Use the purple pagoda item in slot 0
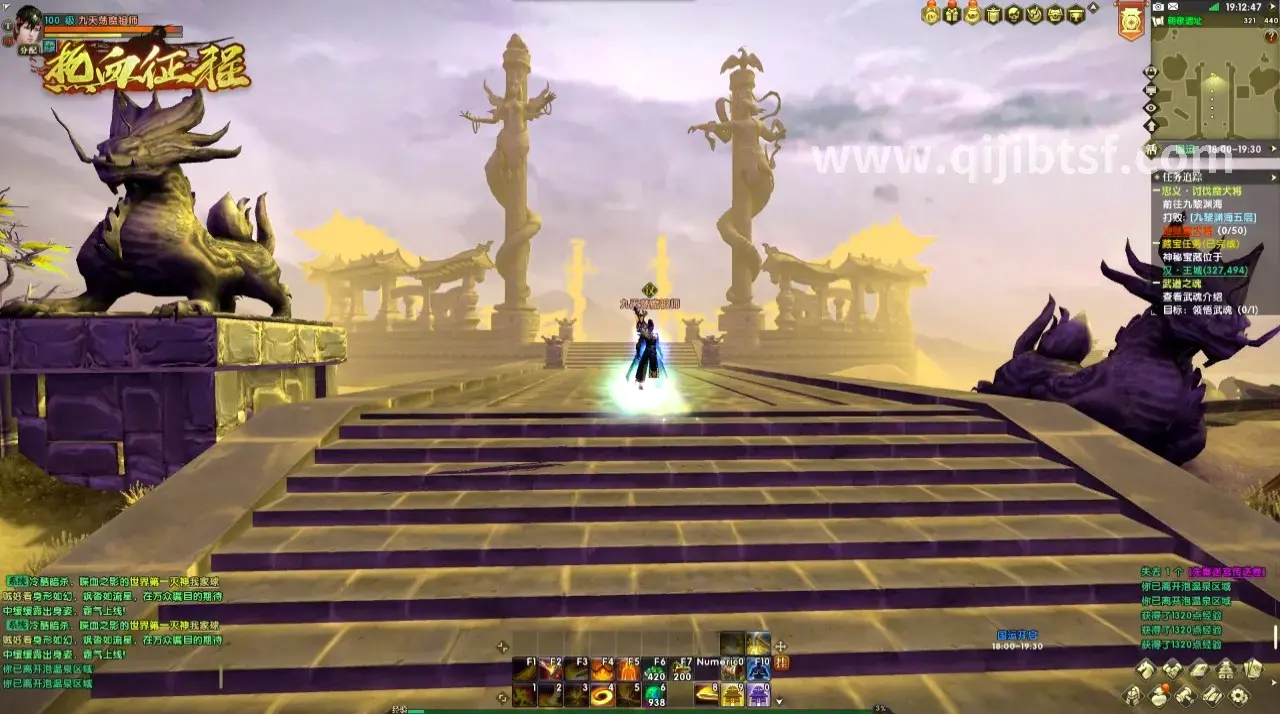The height and width of the screenshot is (714, 1280). [x=759, y=694]
